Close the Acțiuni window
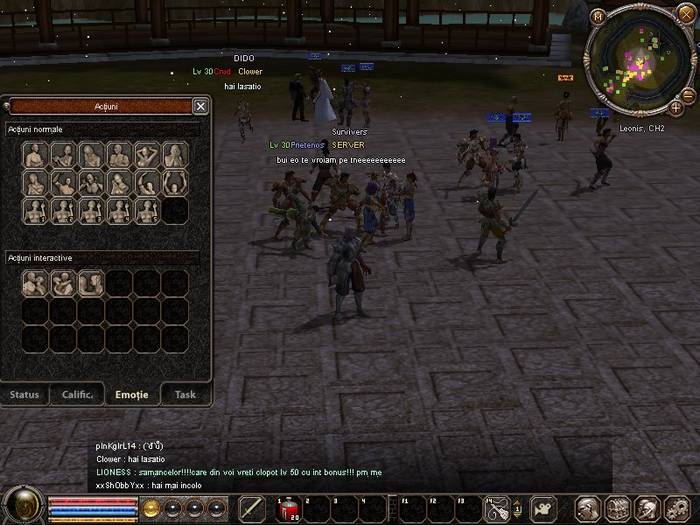Viewport: 700px width, 525px height. [200, 106]
